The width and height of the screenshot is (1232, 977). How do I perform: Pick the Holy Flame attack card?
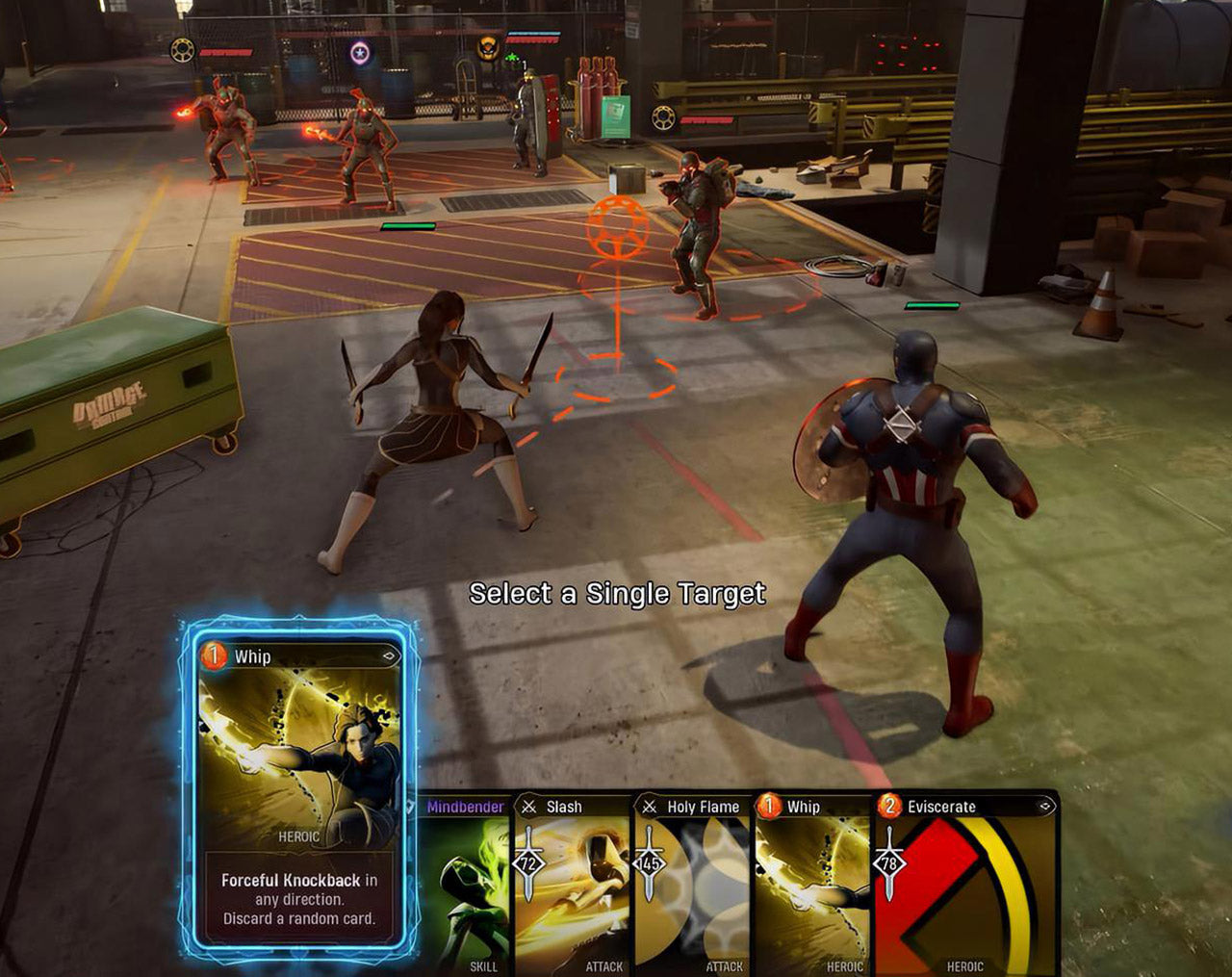692,884
